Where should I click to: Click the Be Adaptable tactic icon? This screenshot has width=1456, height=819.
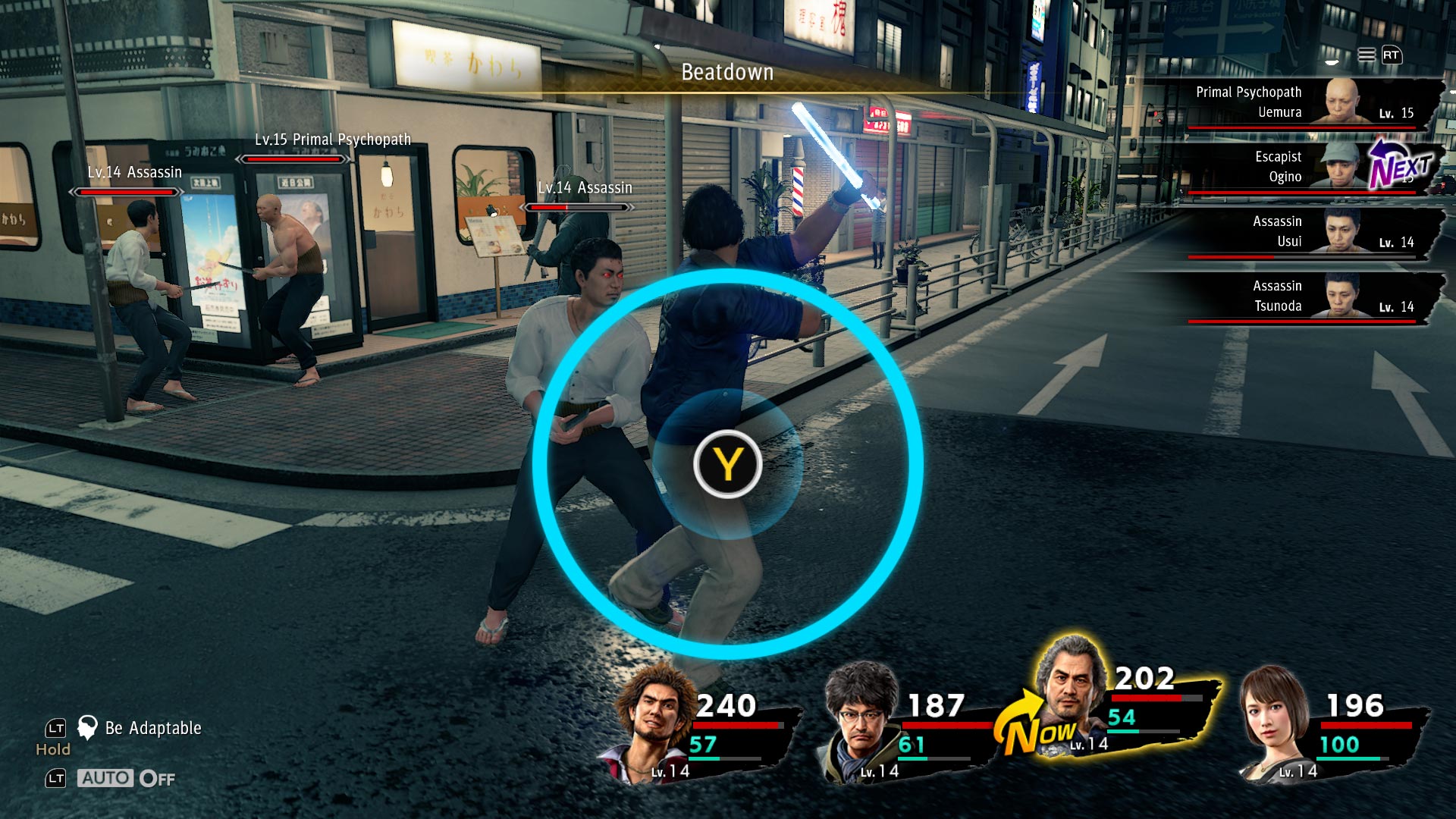88,728
